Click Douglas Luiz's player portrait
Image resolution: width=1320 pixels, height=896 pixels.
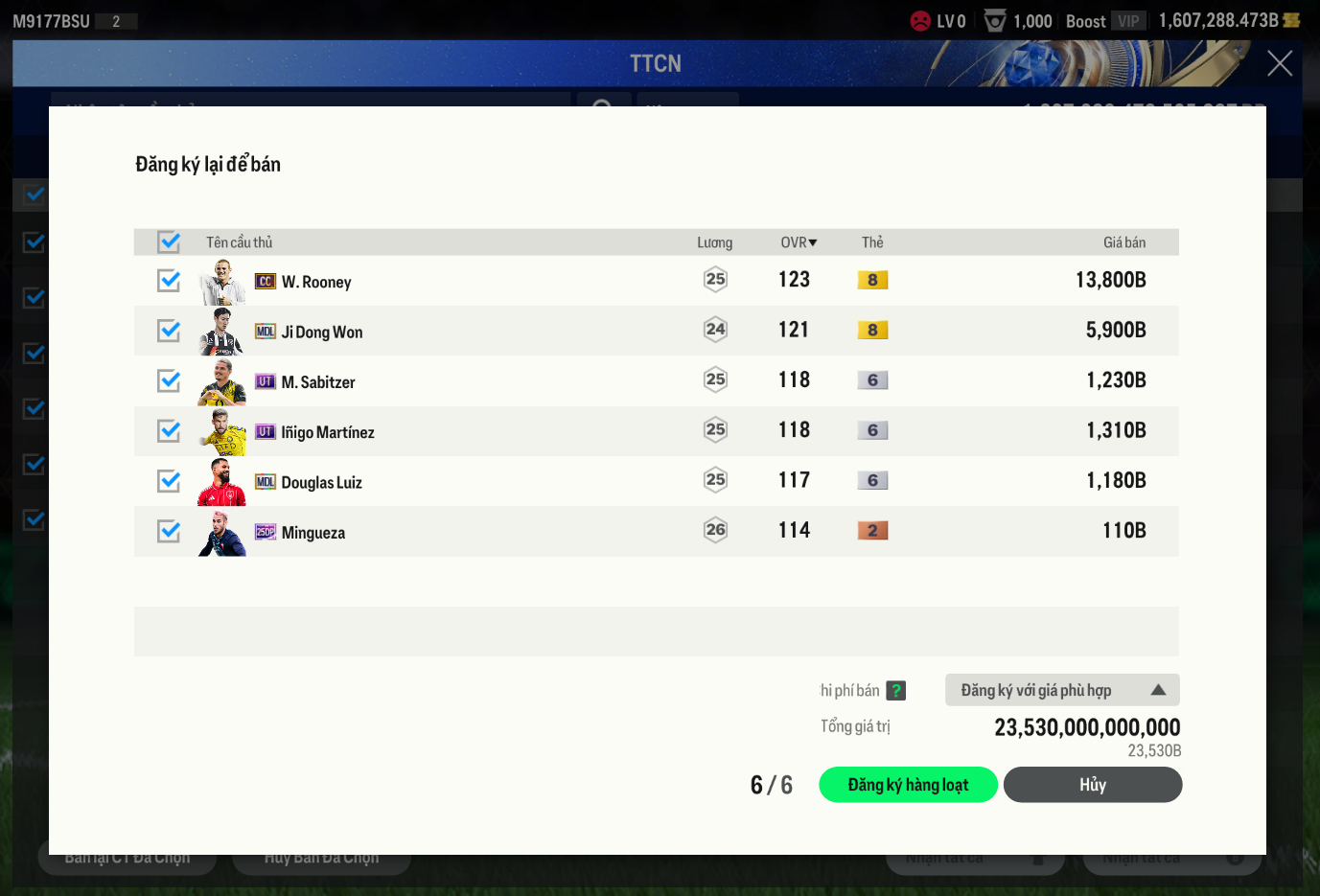click(x=222, y=482)
